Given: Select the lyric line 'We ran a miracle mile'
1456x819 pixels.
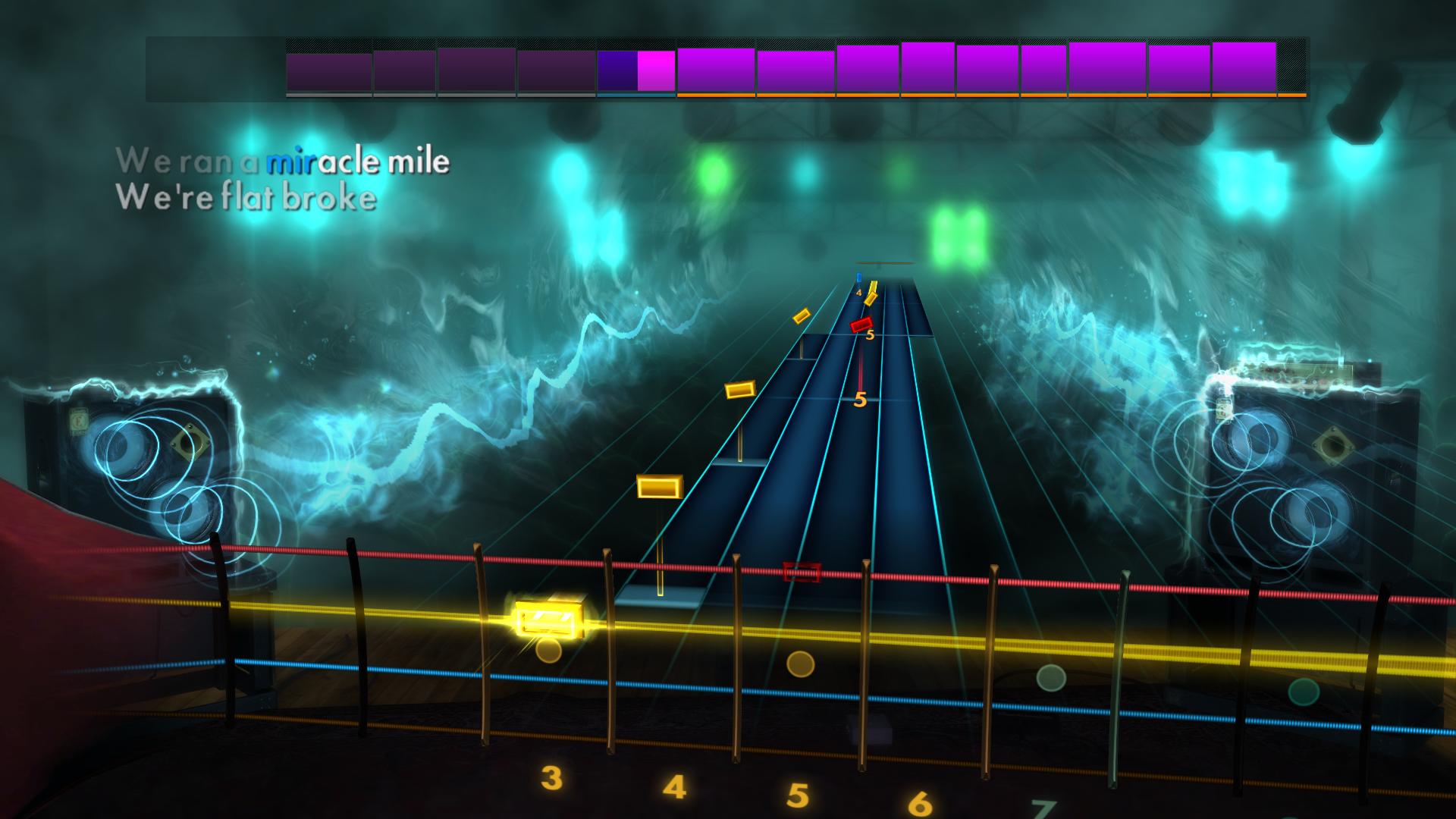Looking at the screenshot, I should pos(284,162).
